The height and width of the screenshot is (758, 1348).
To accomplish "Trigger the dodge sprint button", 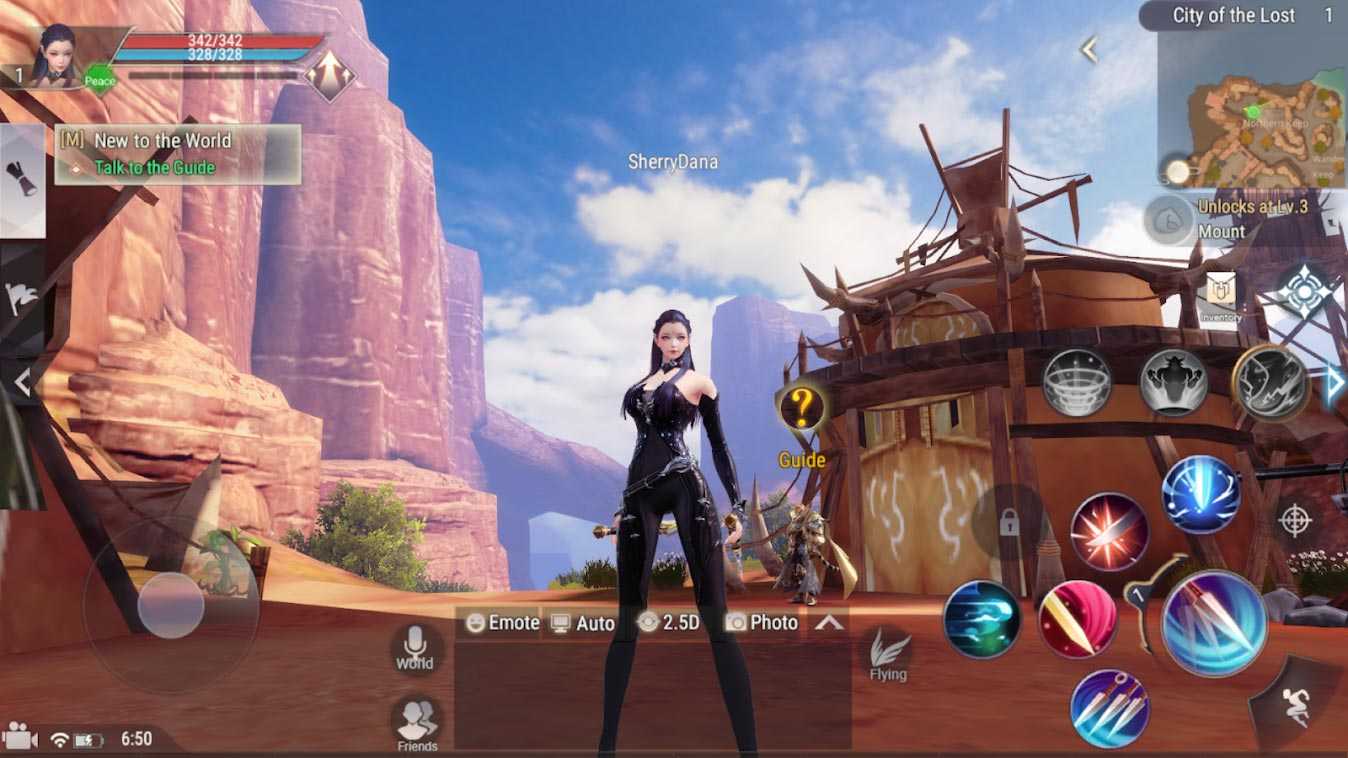I will [x=1296, y=705].
